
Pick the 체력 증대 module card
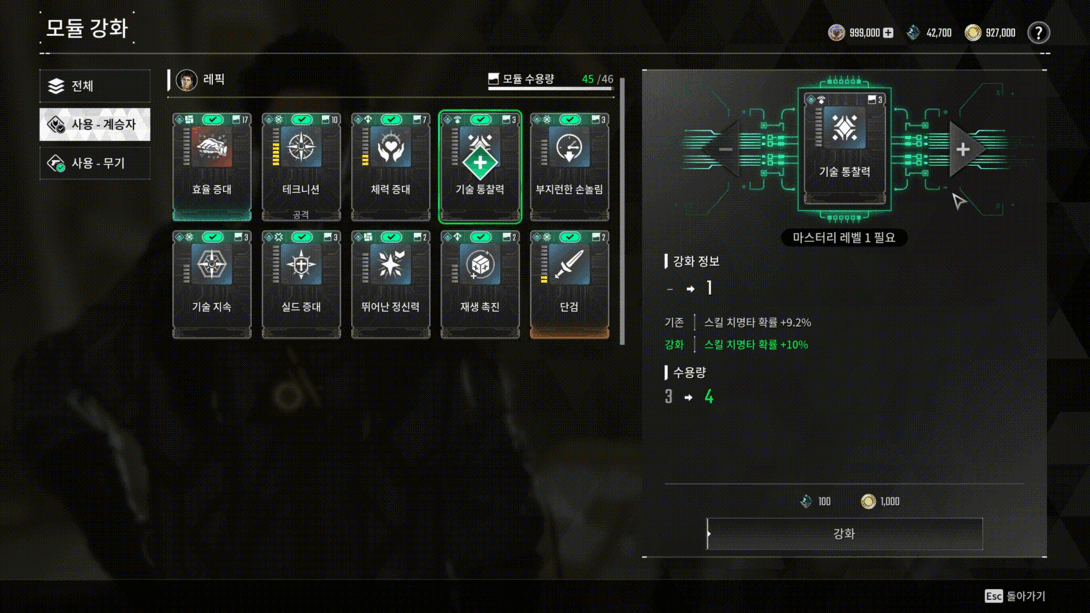391,166
